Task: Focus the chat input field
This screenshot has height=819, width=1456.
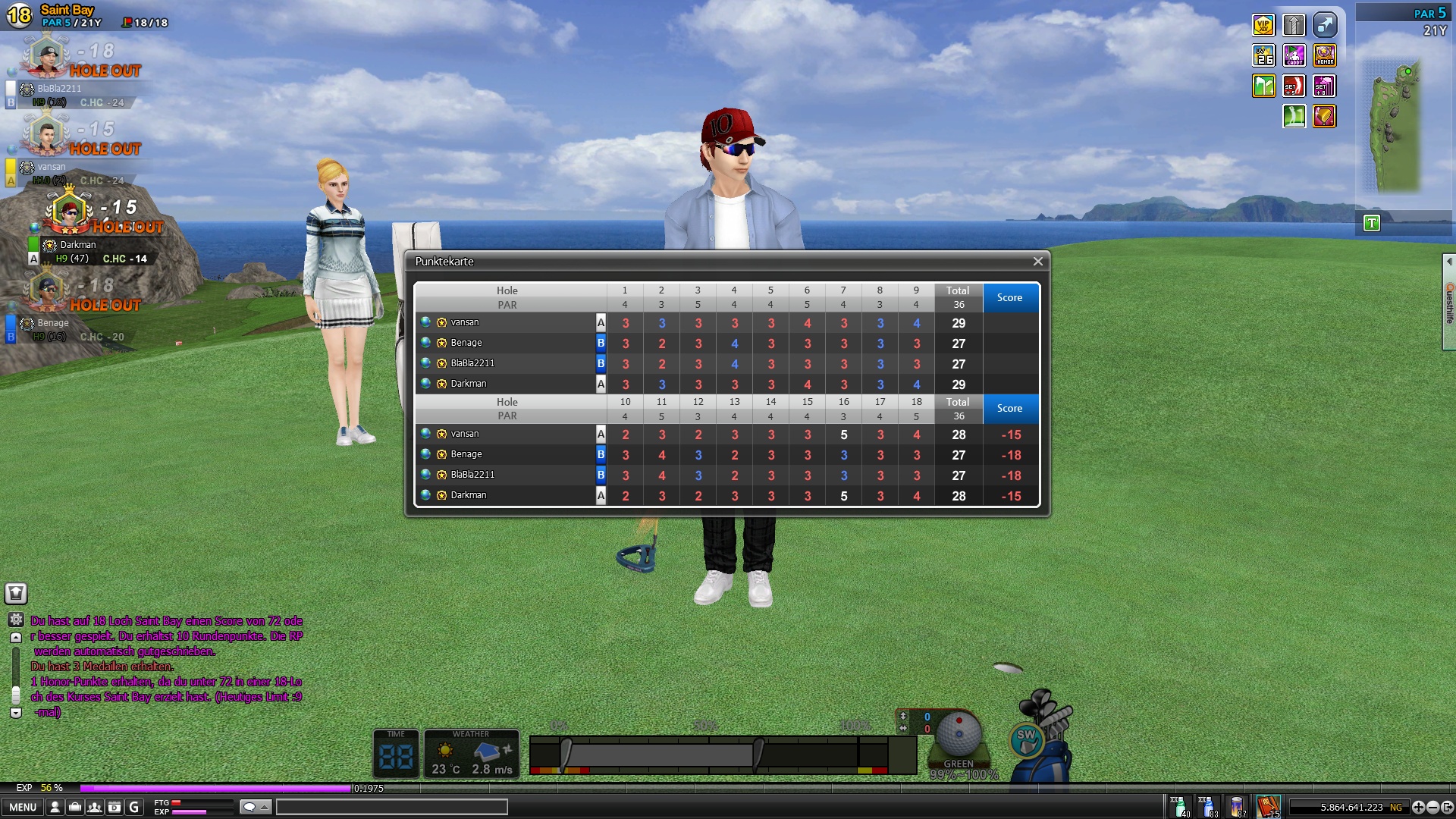Action: (391, 807)
